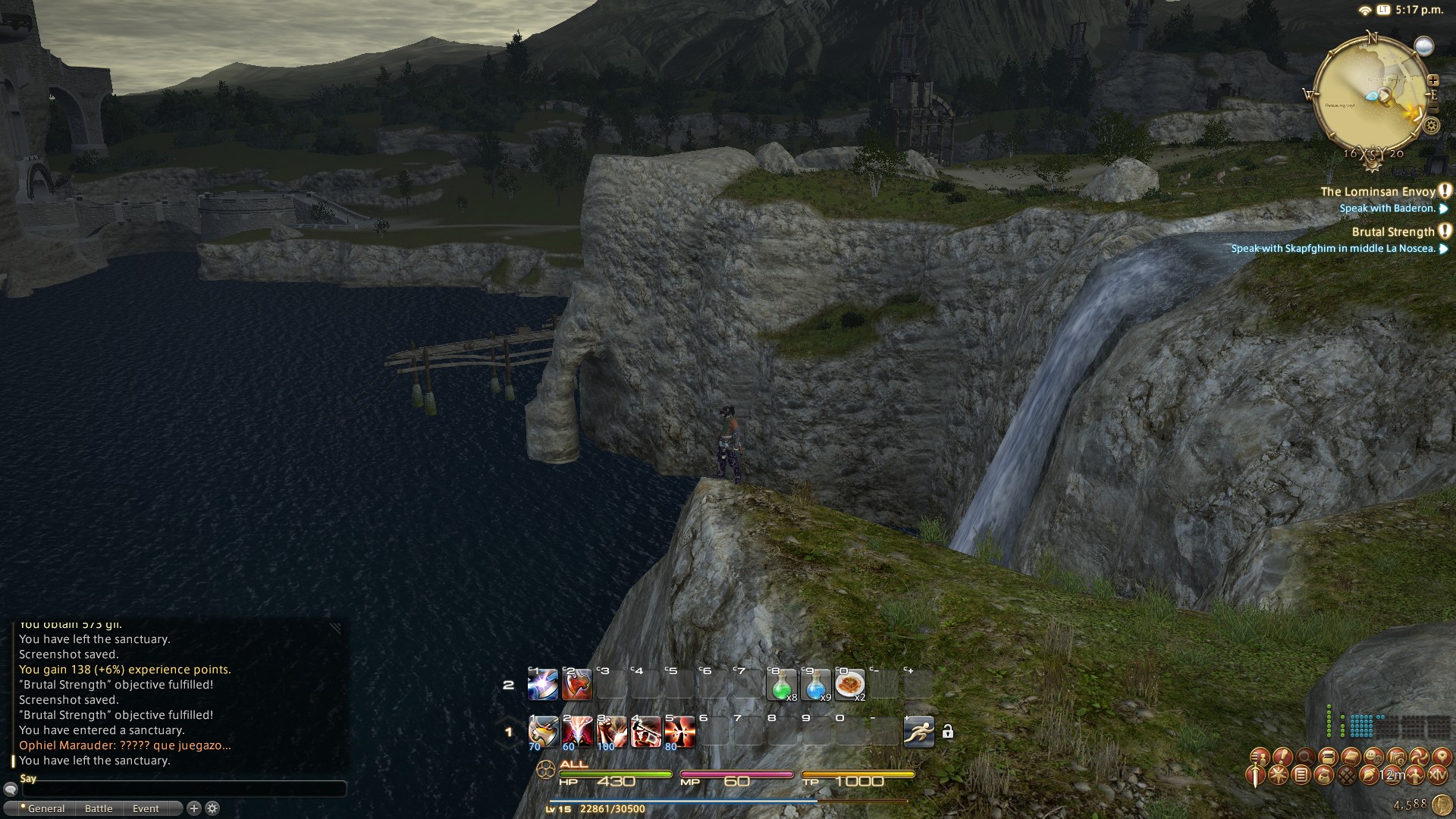1456x819 pixels.
Task: Open chat log settings gear
Action: coord(212,808)
